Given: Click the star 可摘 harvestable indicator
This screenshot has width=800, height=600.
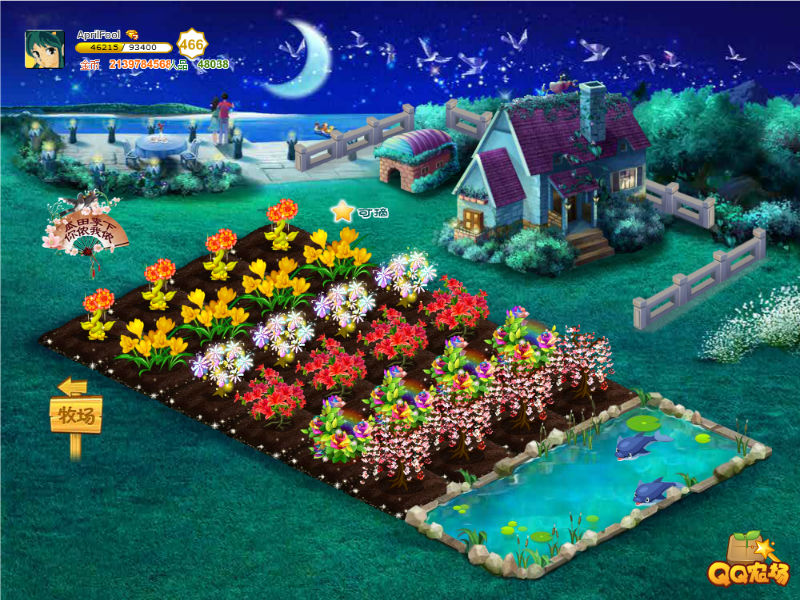Looking at the screenshot, I should coord(344,211).
